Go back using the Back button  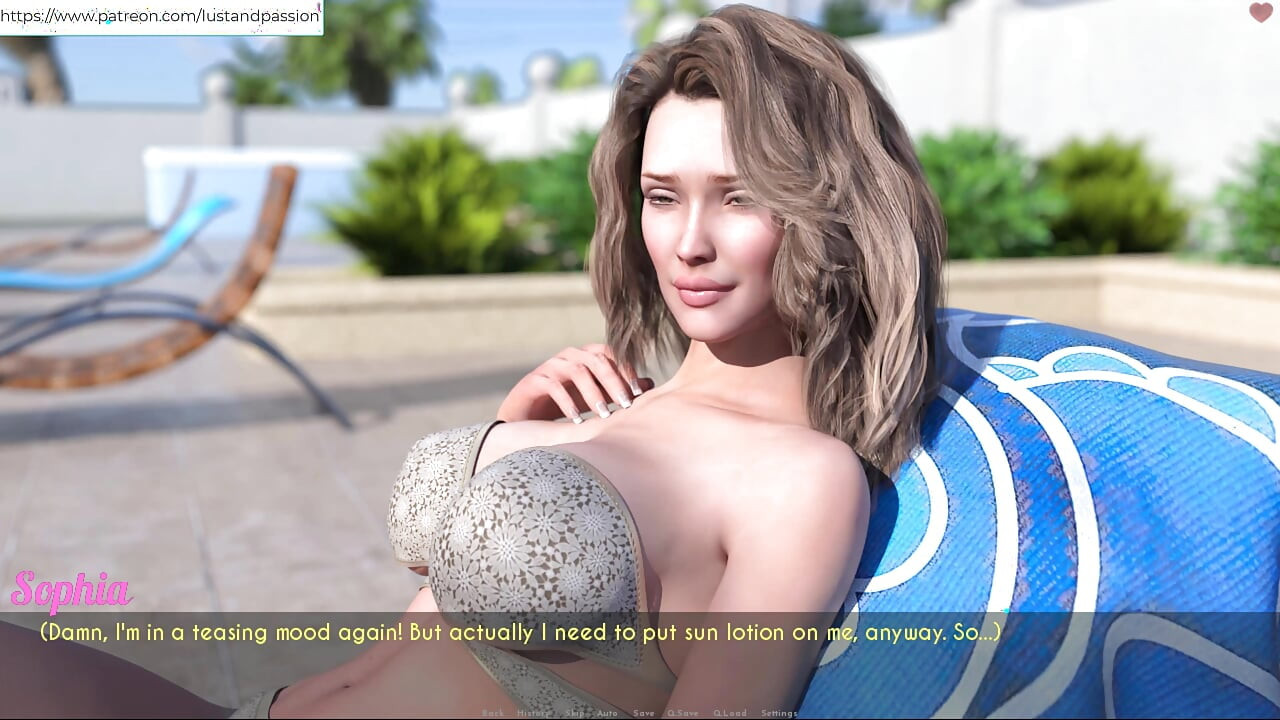(493, 713)
